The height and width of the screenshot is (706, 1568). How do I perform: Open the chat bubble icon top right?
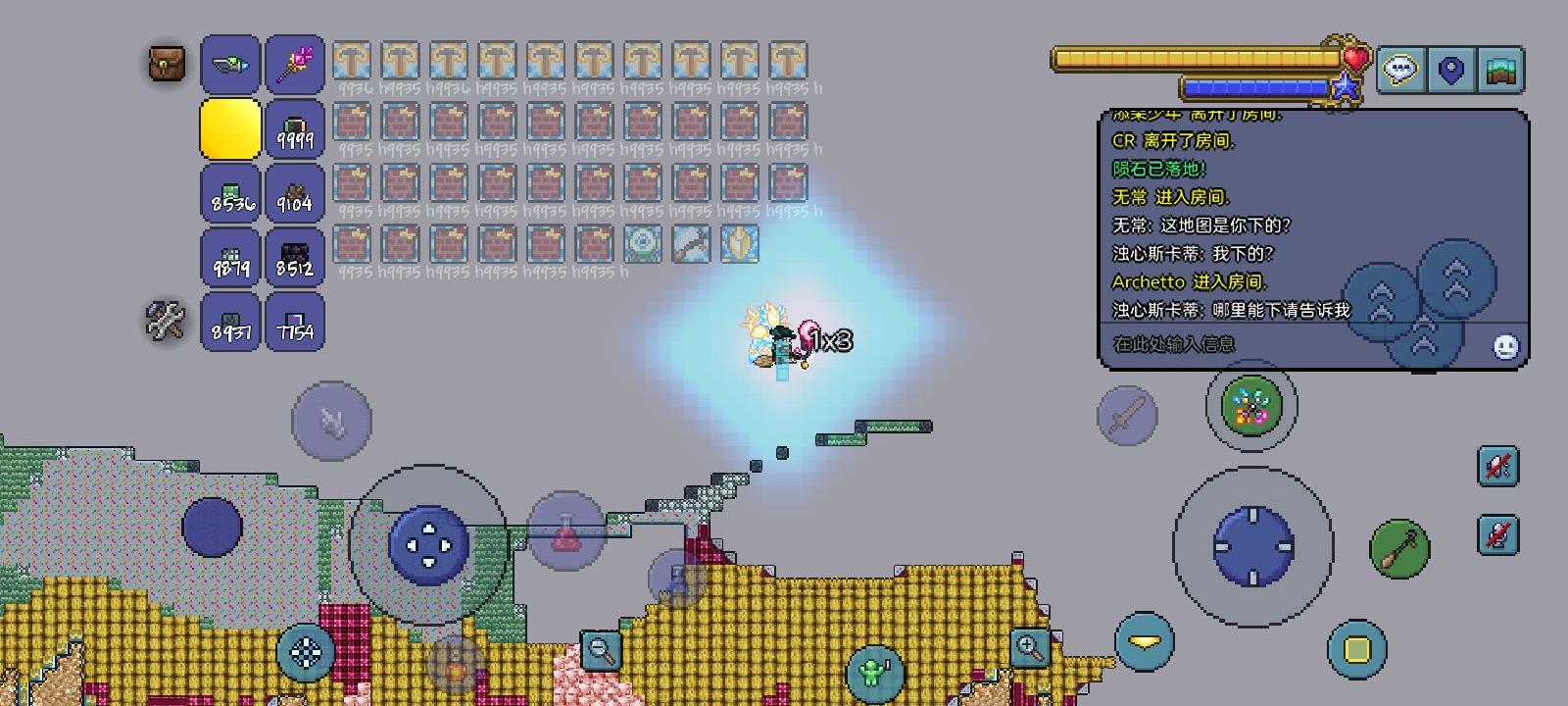click(1398, 69)
